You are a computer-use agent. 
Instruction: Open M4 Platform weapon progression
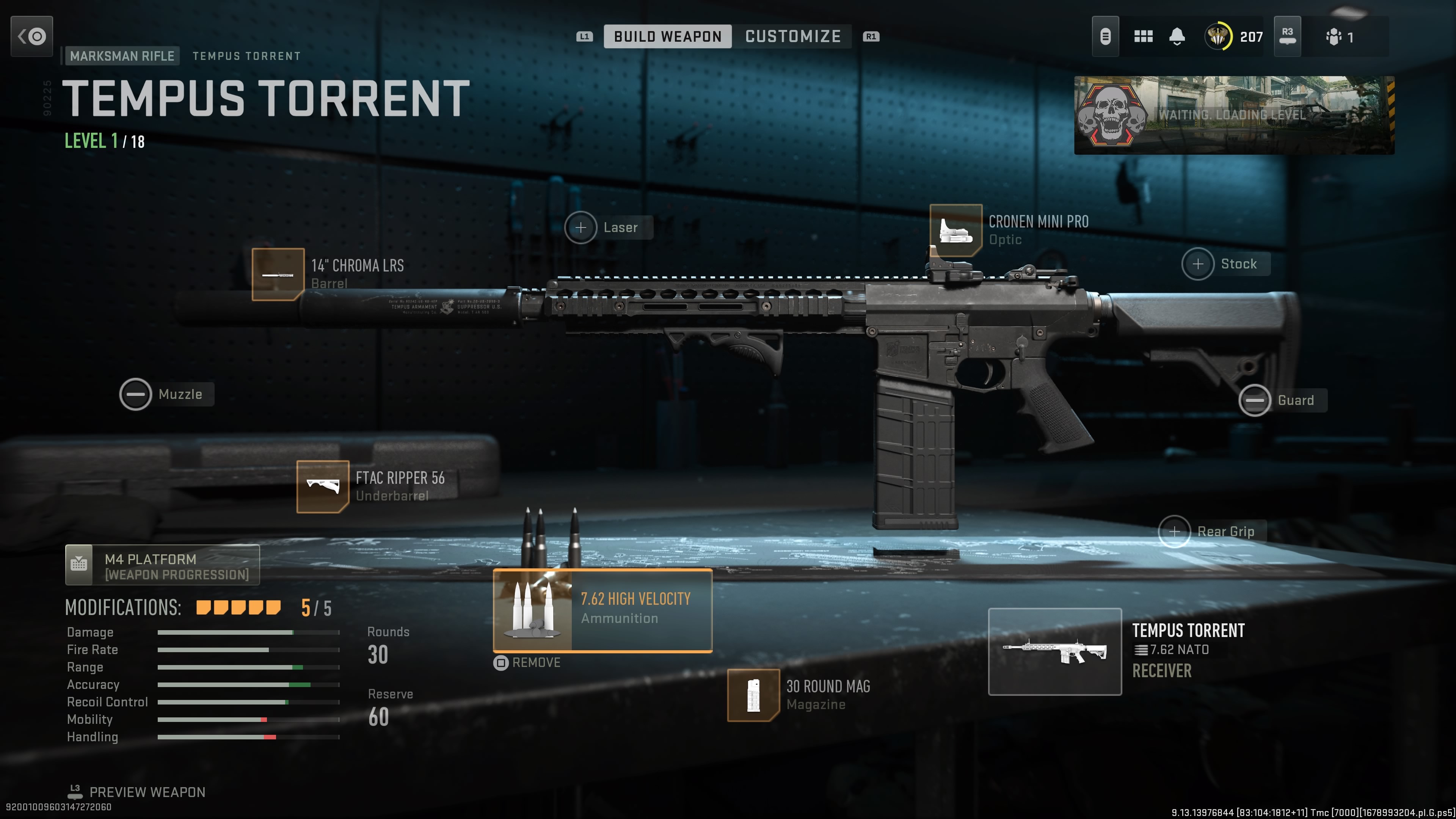pos(162,565)
